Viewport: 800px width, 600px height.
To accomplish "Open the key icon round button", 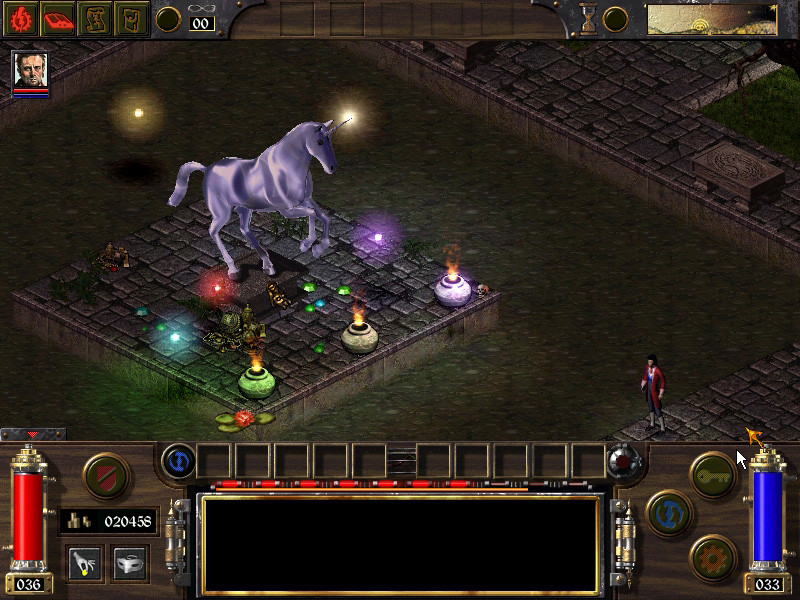I will (x=713, y=472).
